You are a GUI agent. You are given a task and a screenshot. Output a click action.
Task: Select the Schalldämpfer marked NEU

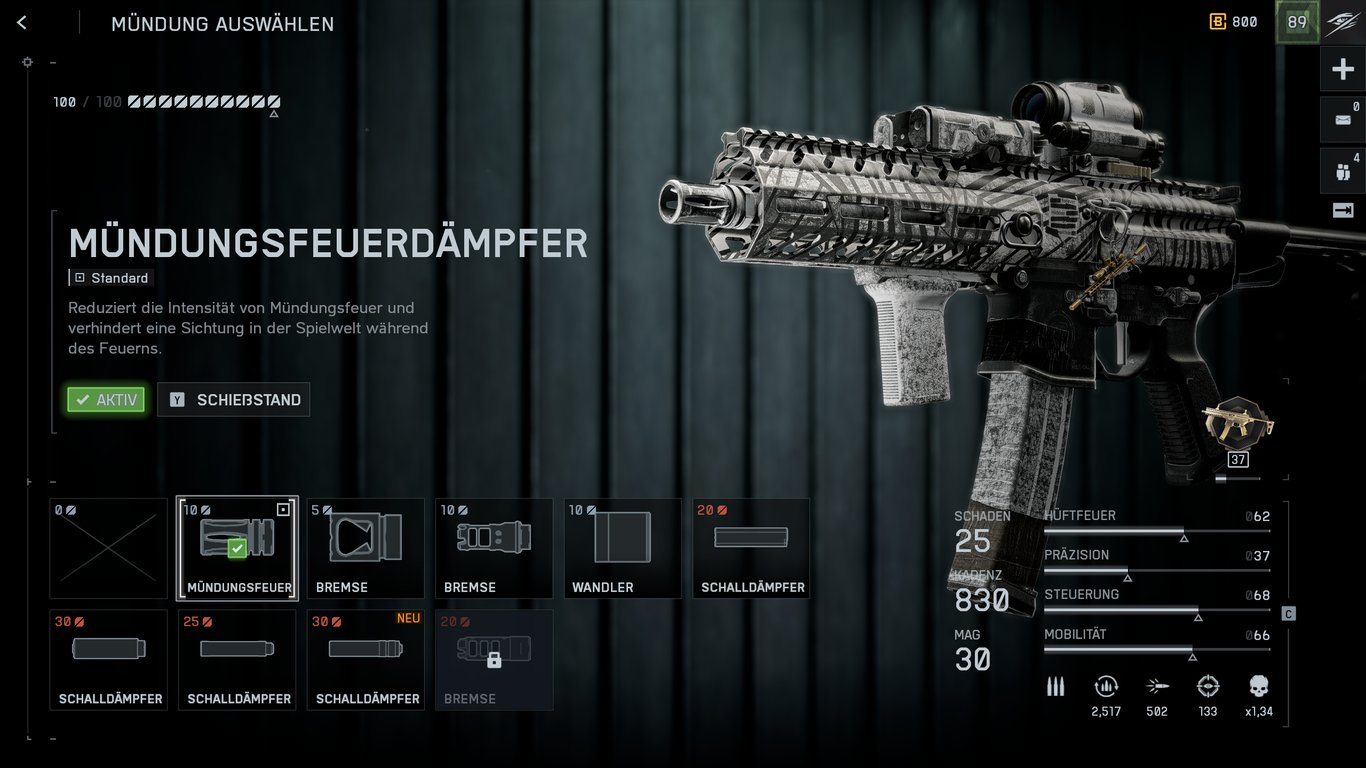(365, 659)
